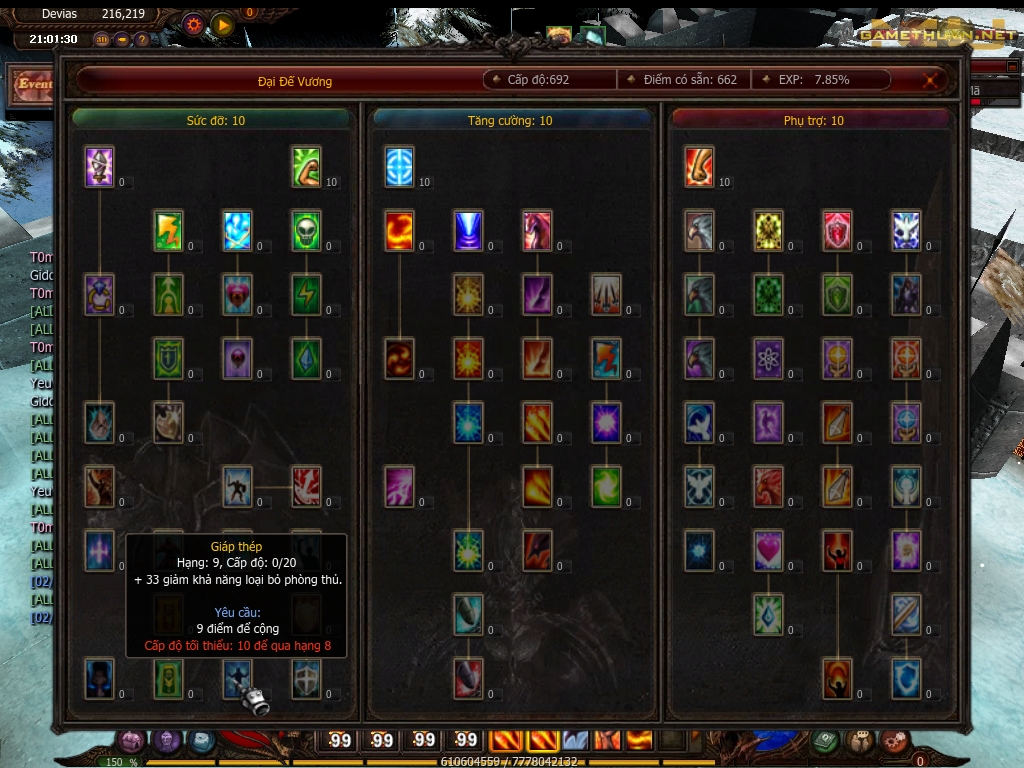Select the flexed arm skill at level 10
Viewport: 1024px width, 768px height.
coord(306,167)
